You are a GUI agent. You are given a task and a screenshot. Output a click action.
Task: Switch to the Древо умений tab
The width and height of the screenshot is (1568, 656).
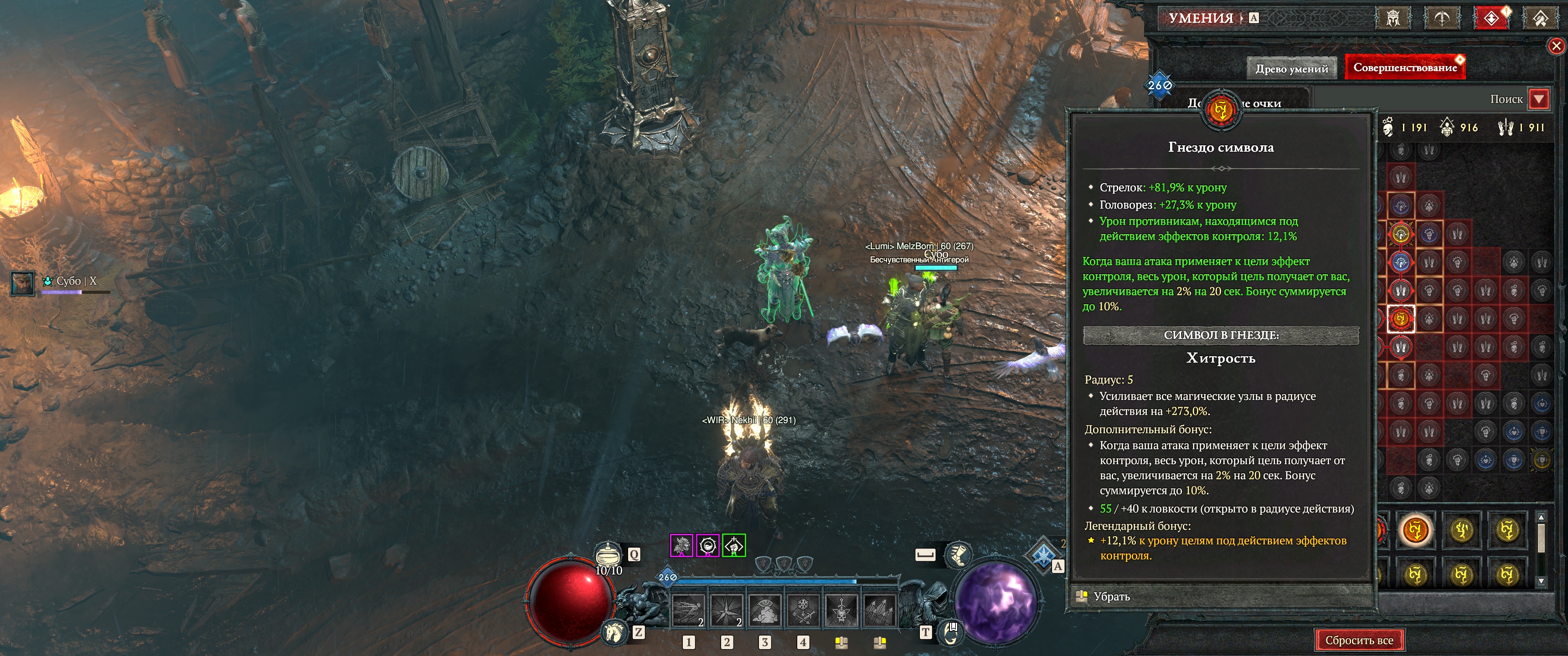1291,69
